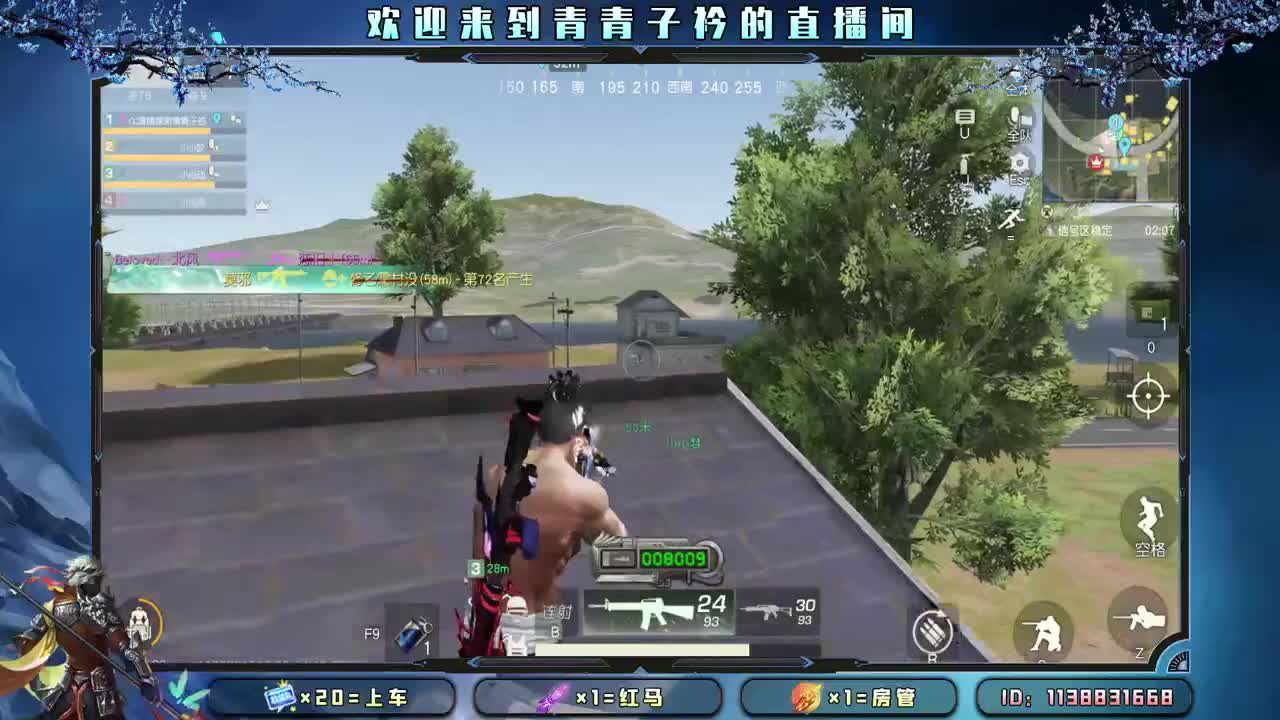Open game settings via the Esc gear icon
This screenshot has height=720, width=1280.
tap(1022, 165)
